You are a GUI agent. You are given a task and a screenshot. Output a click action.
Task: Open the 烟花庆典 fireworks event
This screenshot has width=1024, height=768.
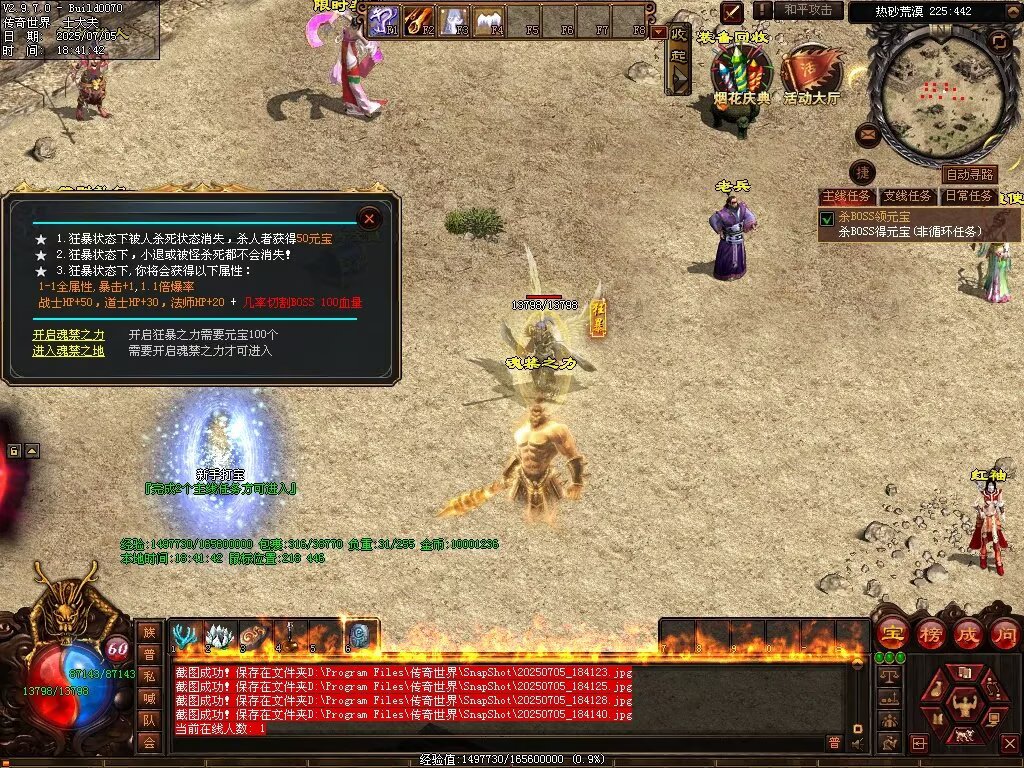(x=741, y=76)
